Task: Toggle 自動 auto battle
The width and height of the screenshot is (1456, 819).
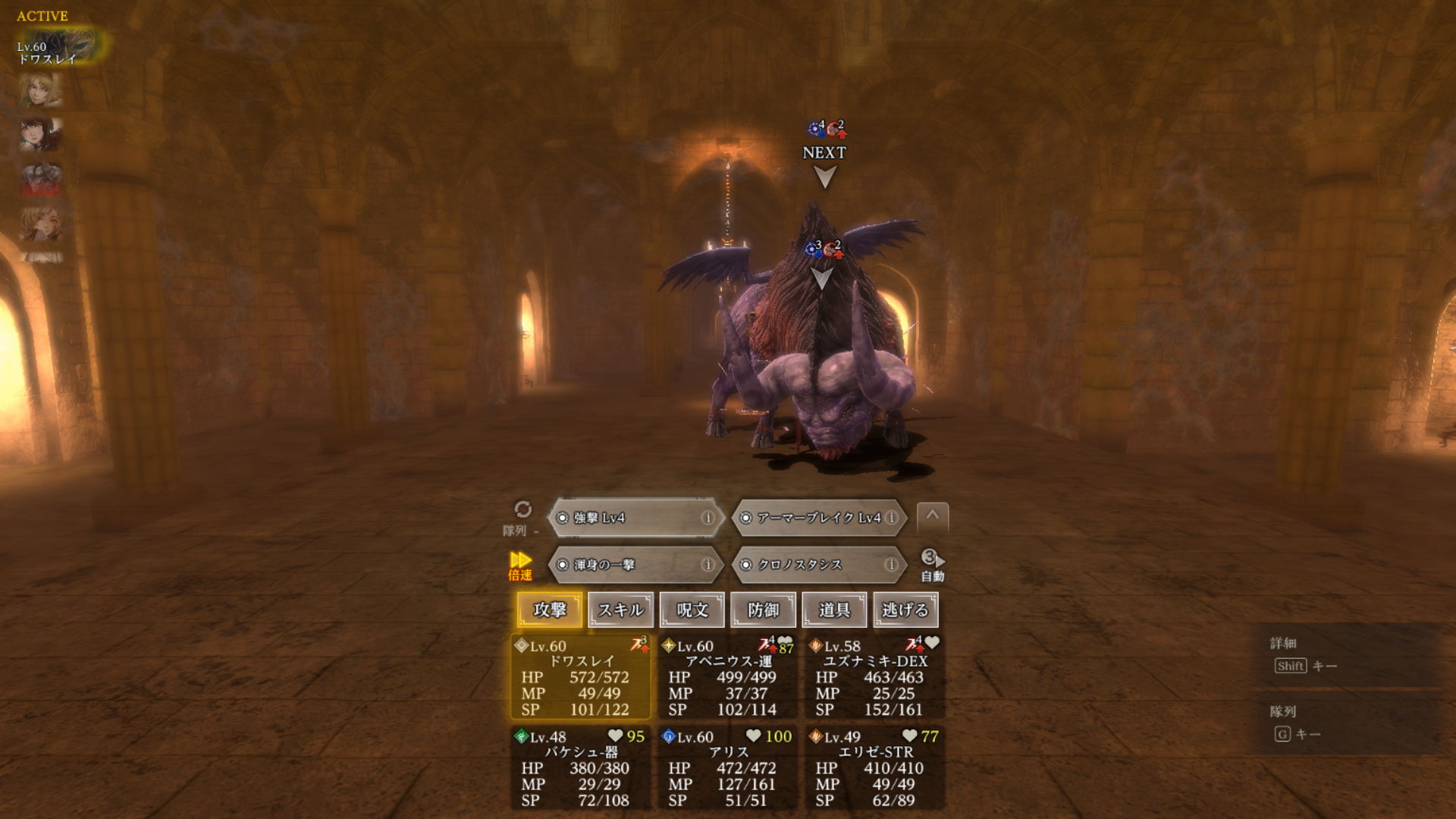Action: [x=932, y=566]
